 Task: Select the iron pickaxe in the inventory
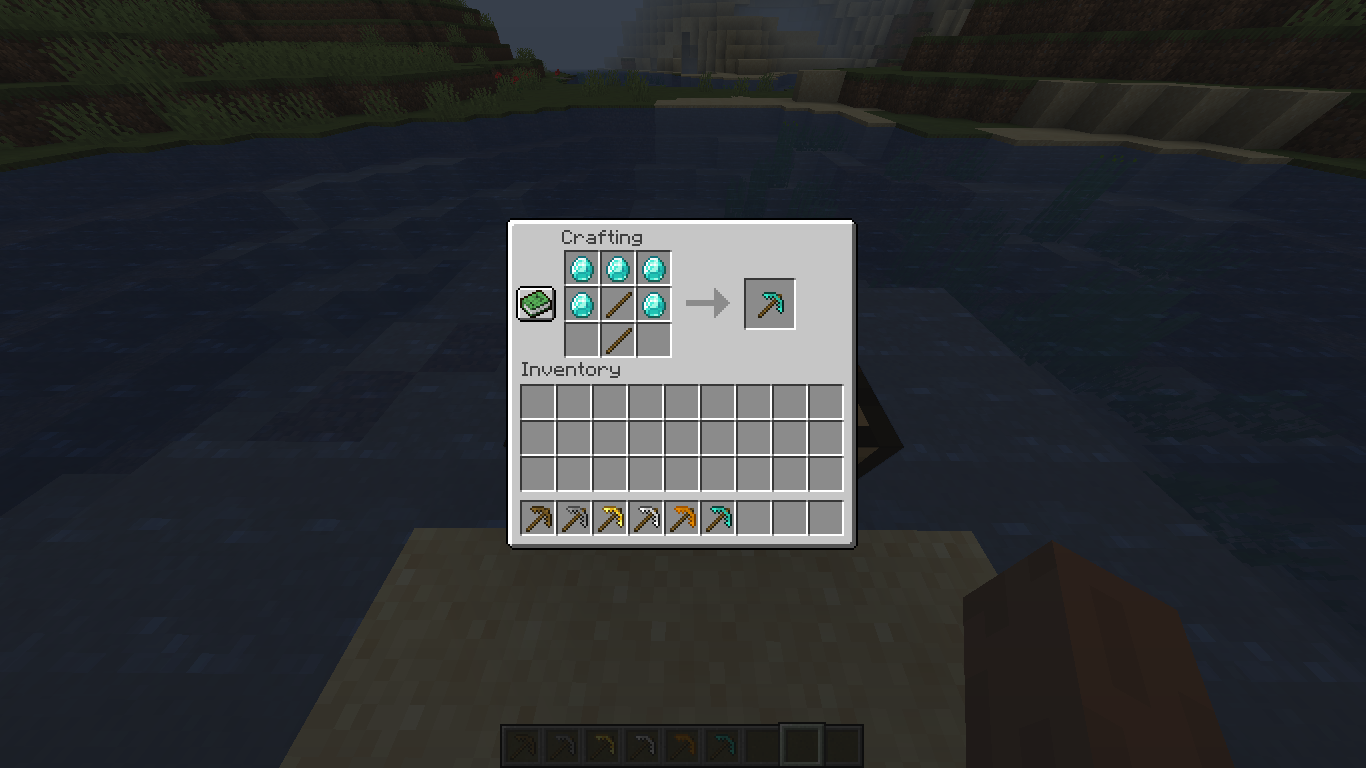645,517
